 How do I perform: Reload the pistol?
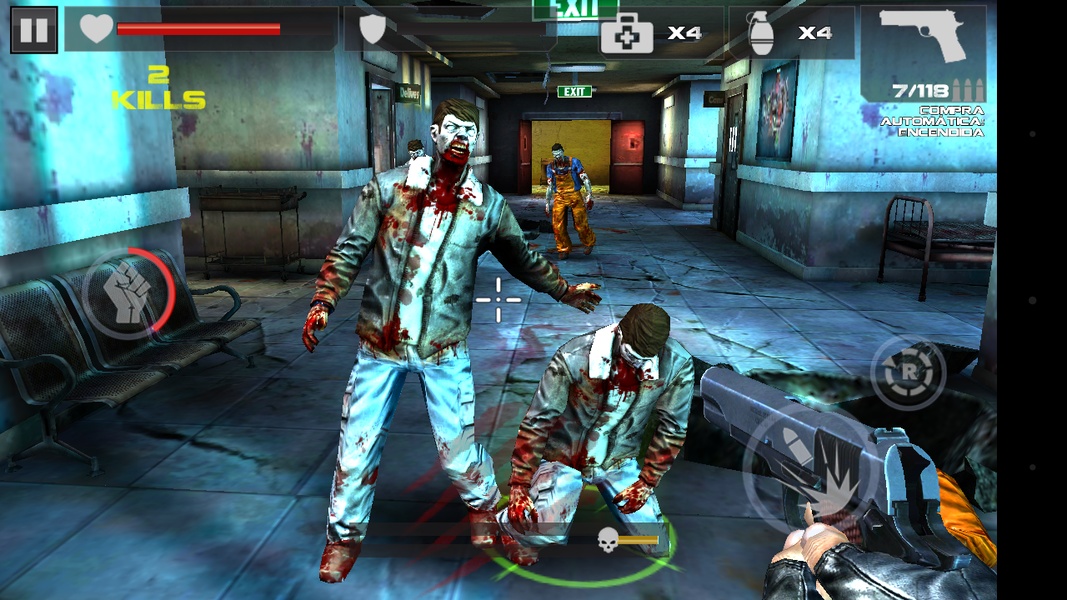coord(908,373)
